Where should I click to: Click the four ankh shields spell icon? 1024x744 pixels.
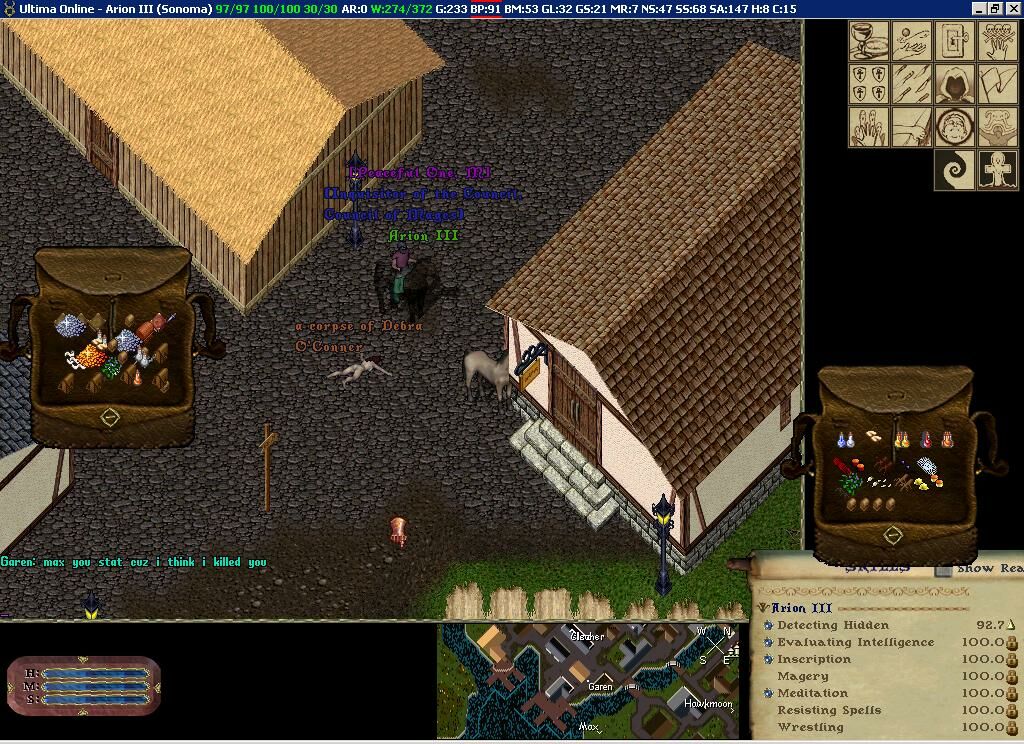pos(868,84)
